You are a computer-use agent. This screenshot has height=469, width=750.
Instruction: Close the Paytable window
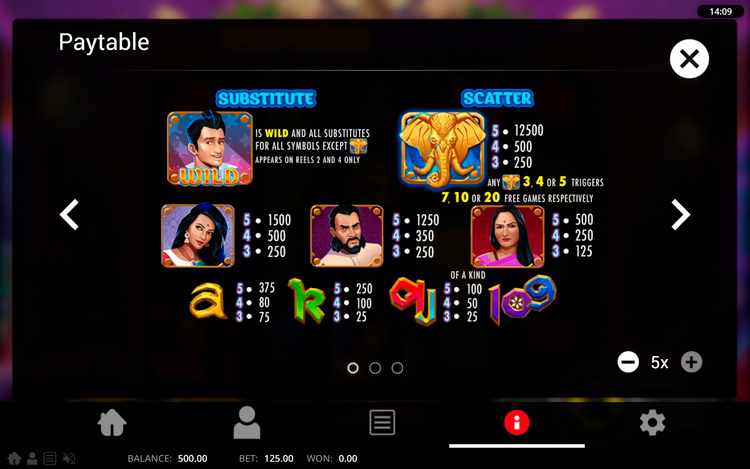(688, 59)
